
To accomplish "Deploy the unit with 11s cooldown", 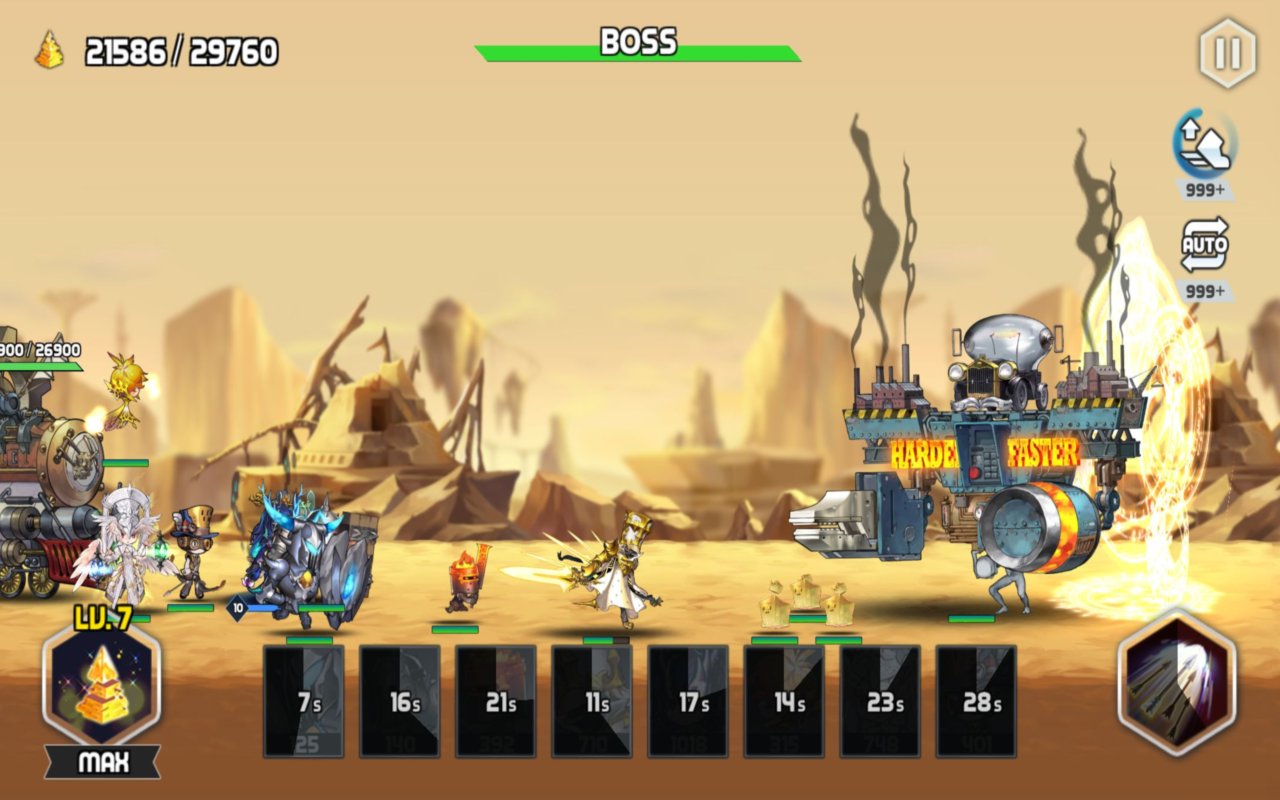I will [592, 700].
